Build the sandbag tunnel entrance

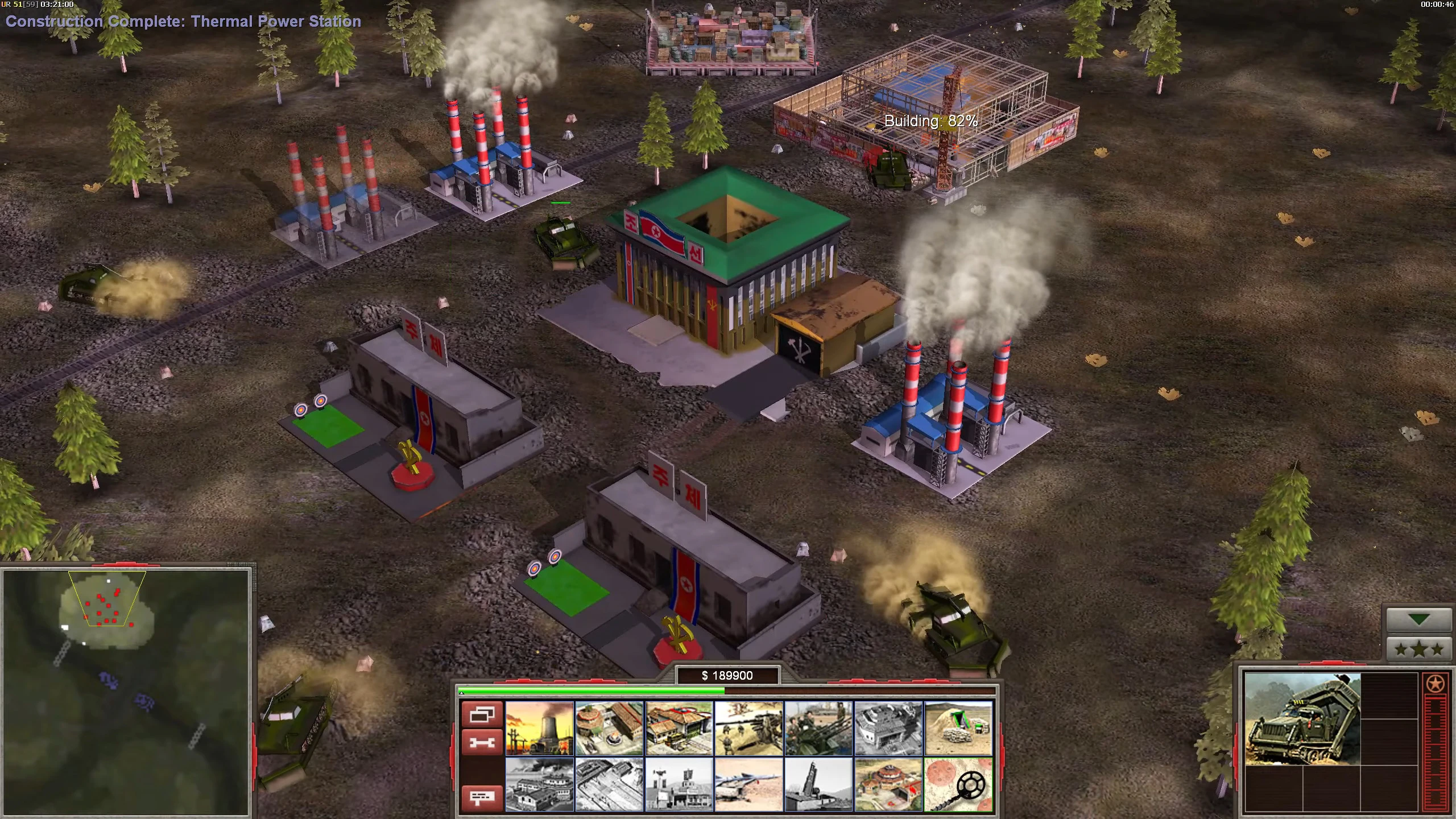point(958,728)
